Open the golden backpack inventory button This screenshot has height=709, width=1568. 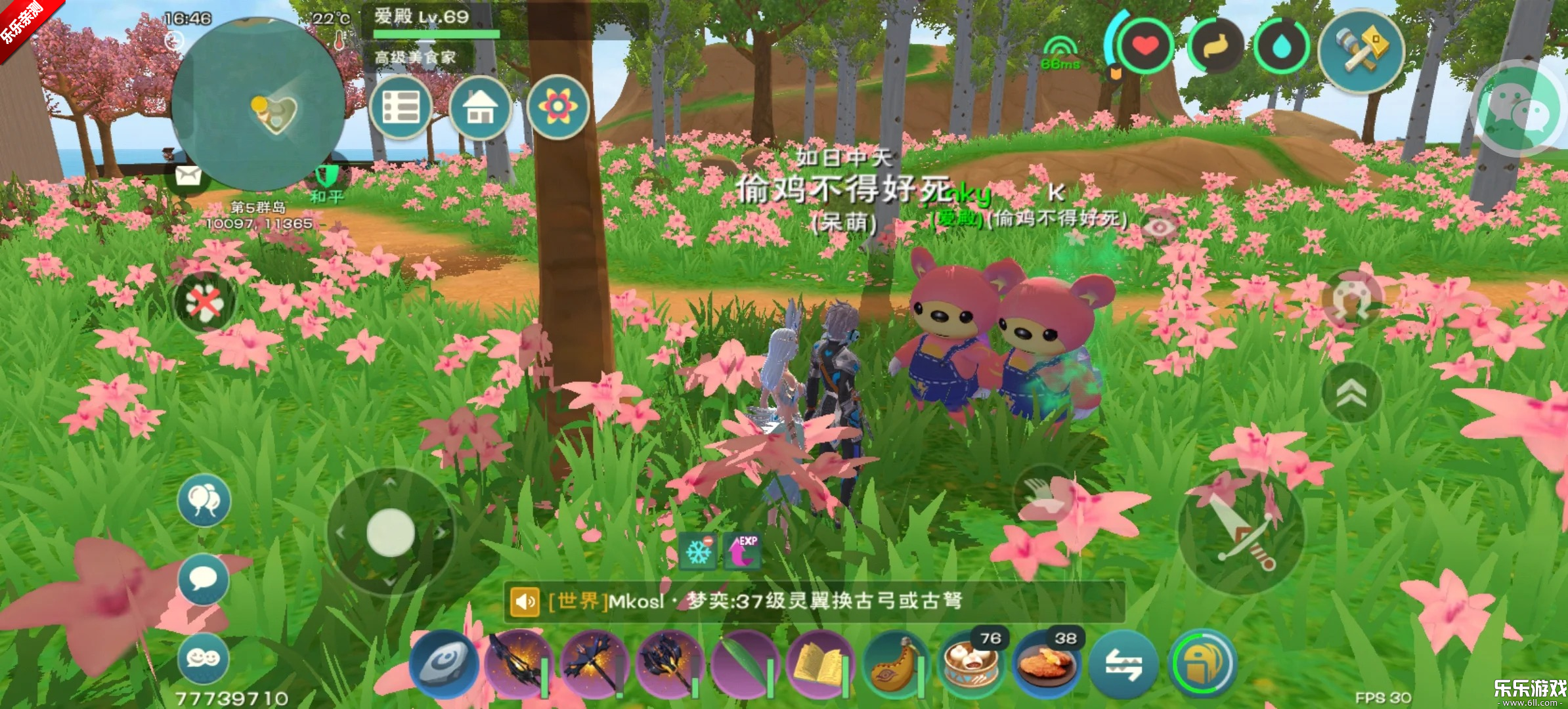[1202, 664]
